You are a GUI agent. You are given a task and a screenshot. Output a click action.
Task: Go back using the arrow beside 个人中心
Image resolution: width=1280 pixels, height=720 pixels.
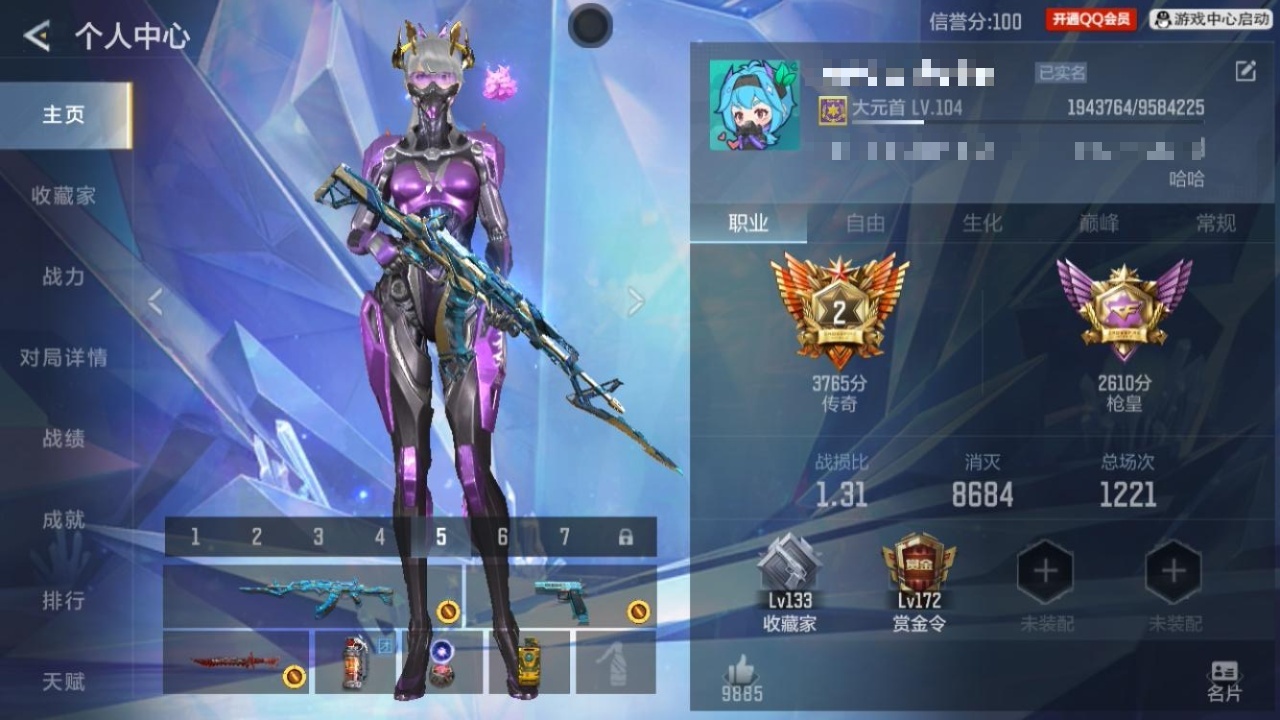pyautogui.click(x=37, y=37)
